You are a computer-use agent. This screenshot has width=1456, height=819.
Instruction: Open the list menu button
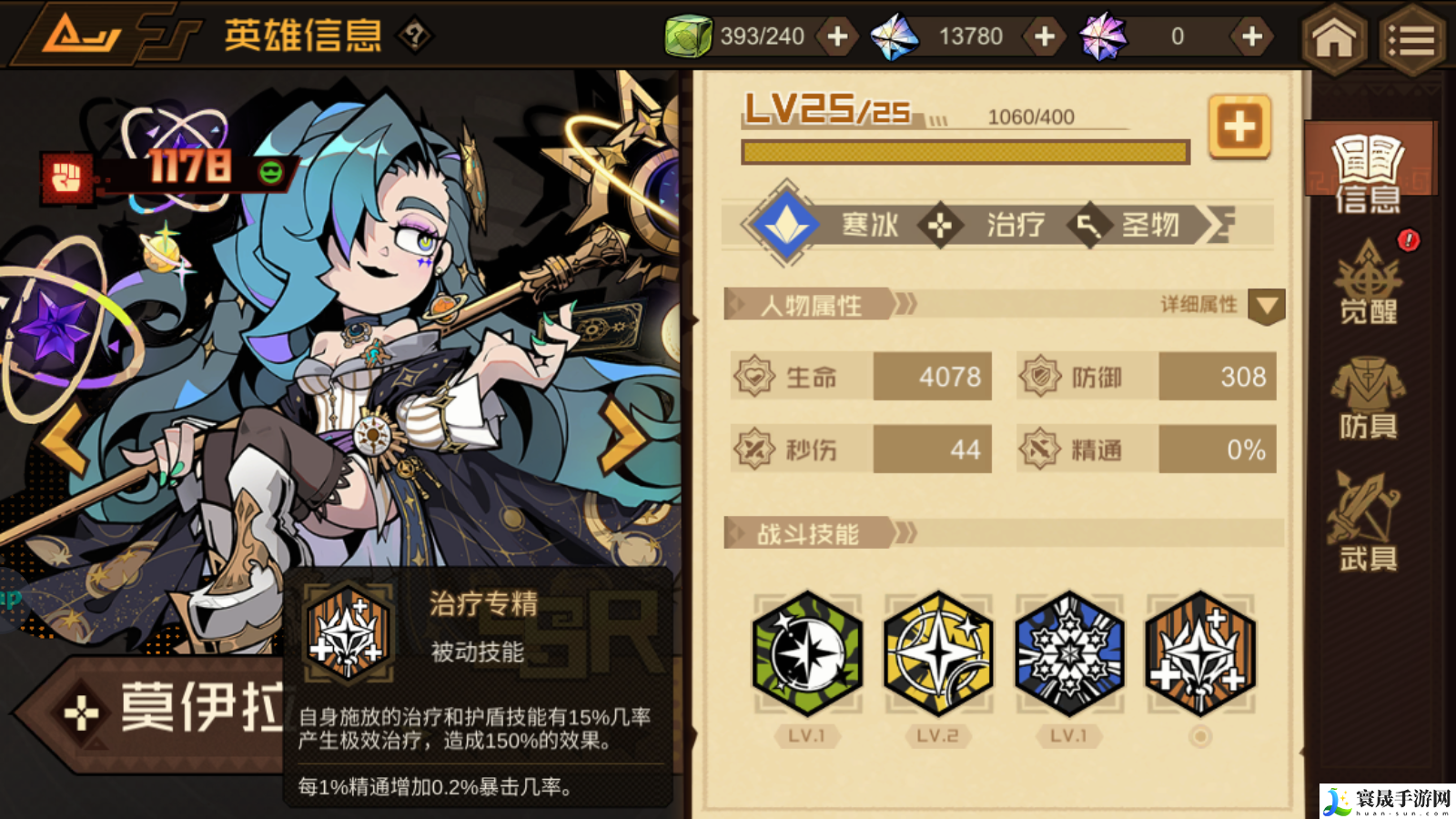pos(1411,38)
